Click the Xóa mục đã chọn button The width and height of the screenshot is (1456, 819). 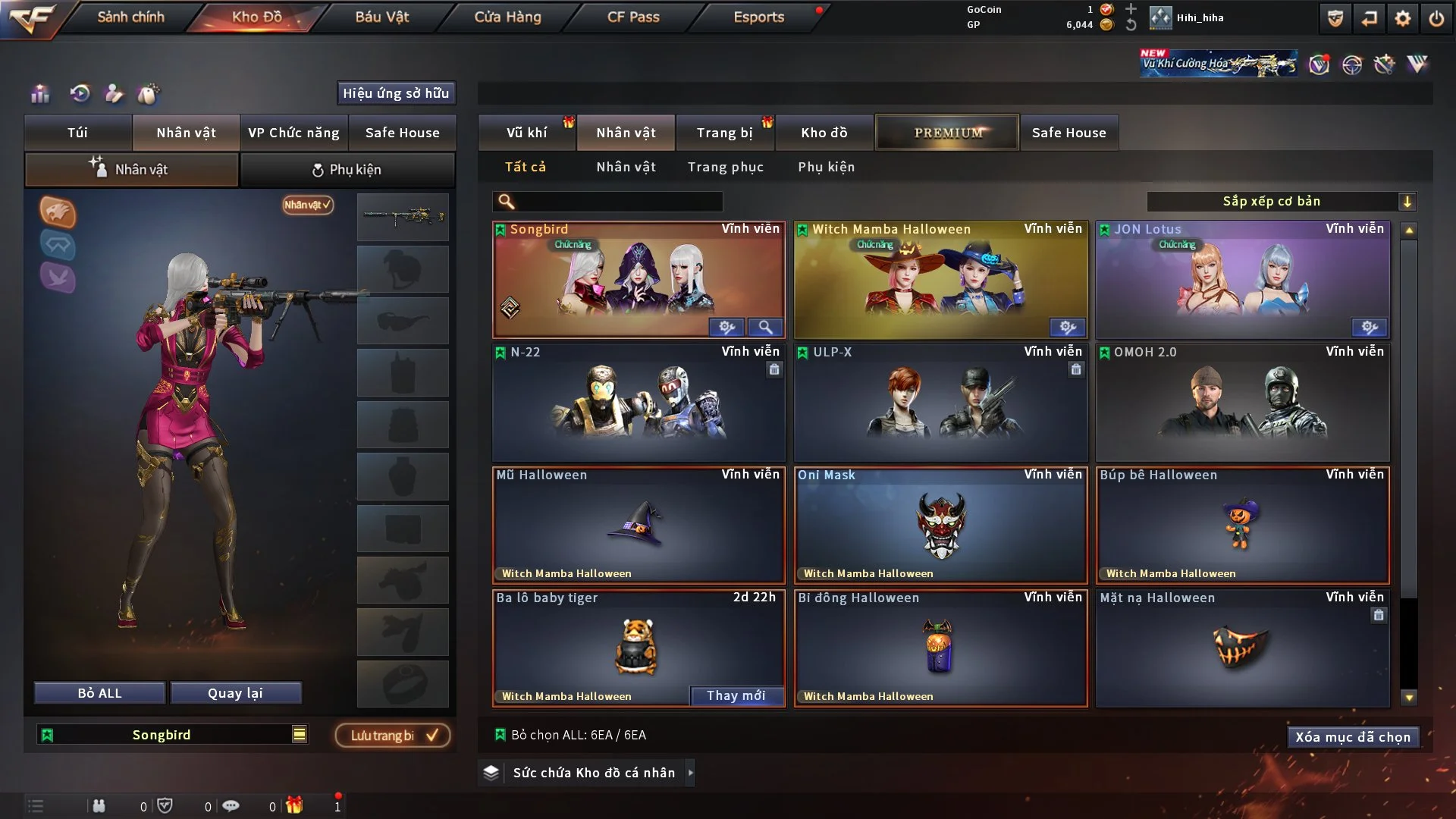(x=1353, y=736)
